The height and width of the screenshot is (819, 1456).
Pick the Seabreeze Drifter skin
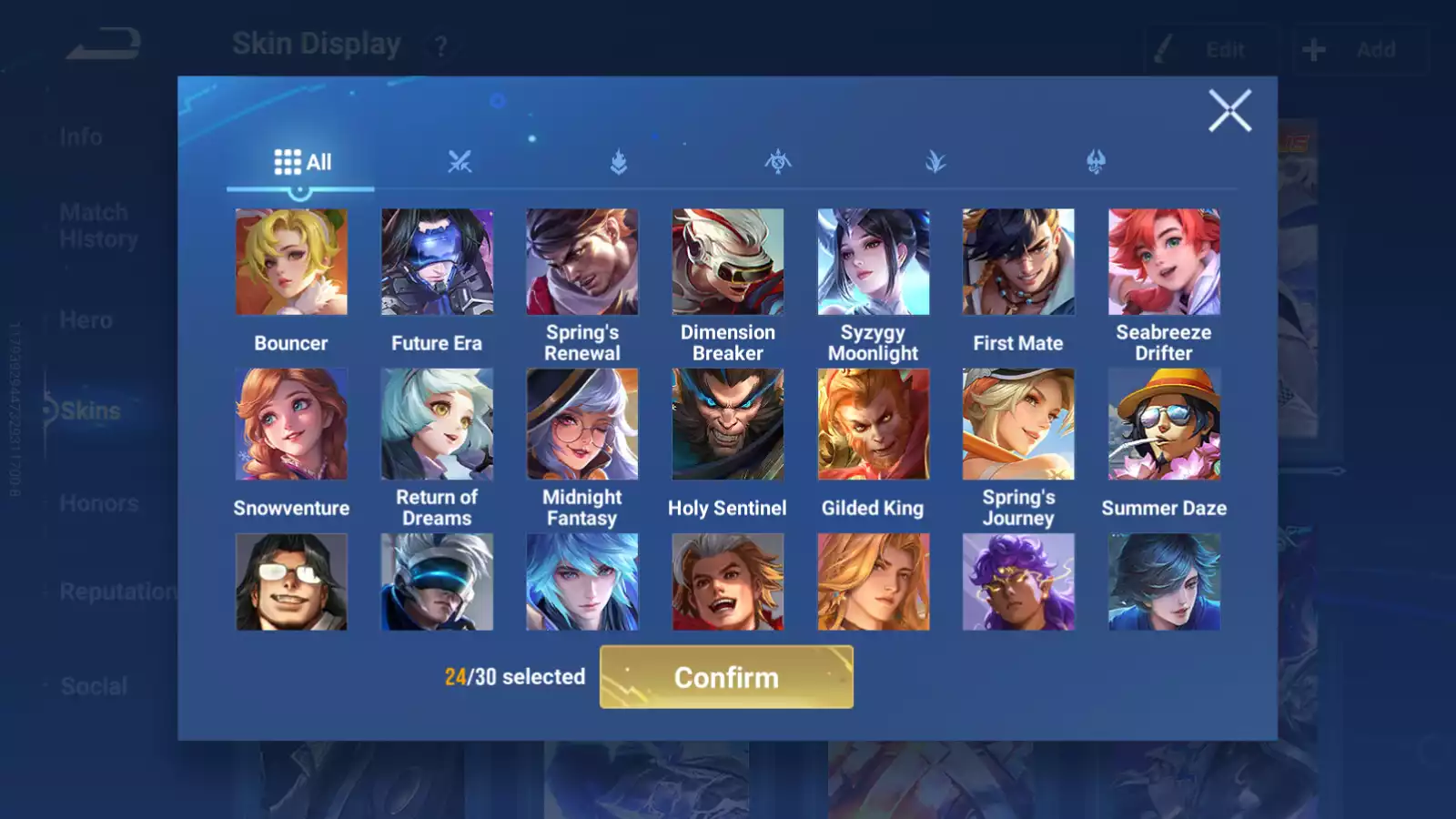(x=1164, y=262)
